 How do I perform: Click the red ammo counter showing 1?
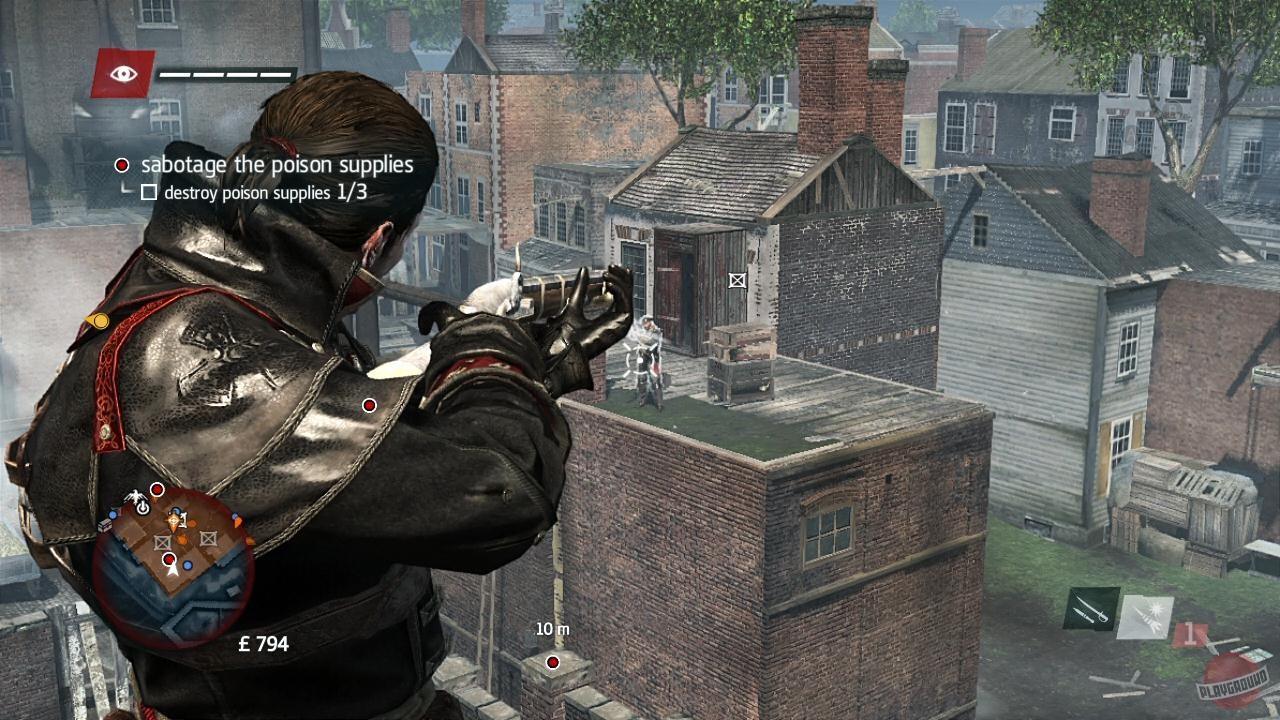[x=1189, y=633]
